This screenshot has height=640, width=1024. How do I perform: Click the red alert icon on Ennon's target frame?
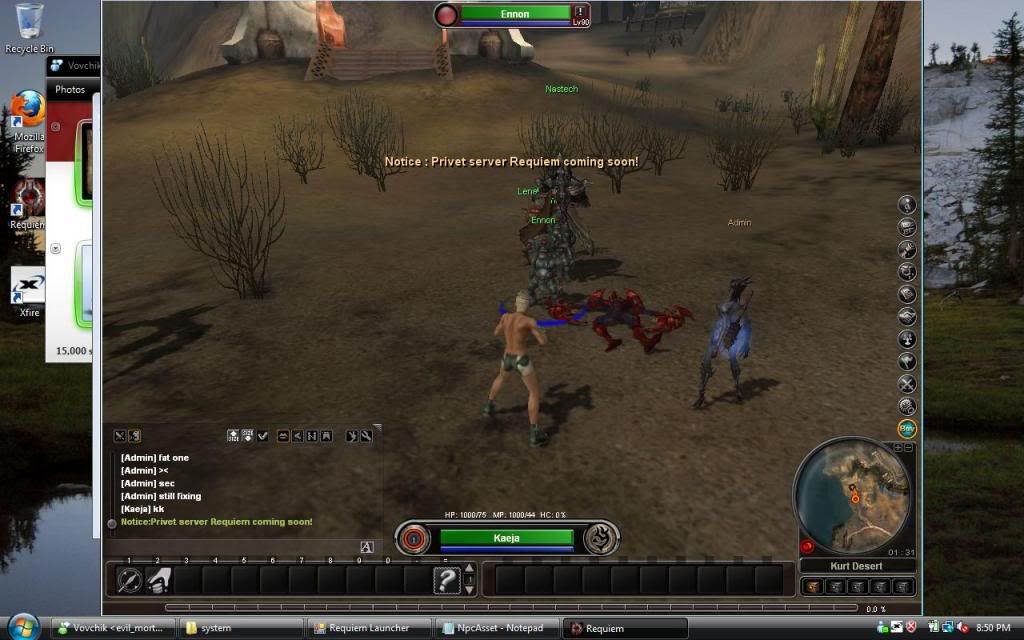(580, 11)
